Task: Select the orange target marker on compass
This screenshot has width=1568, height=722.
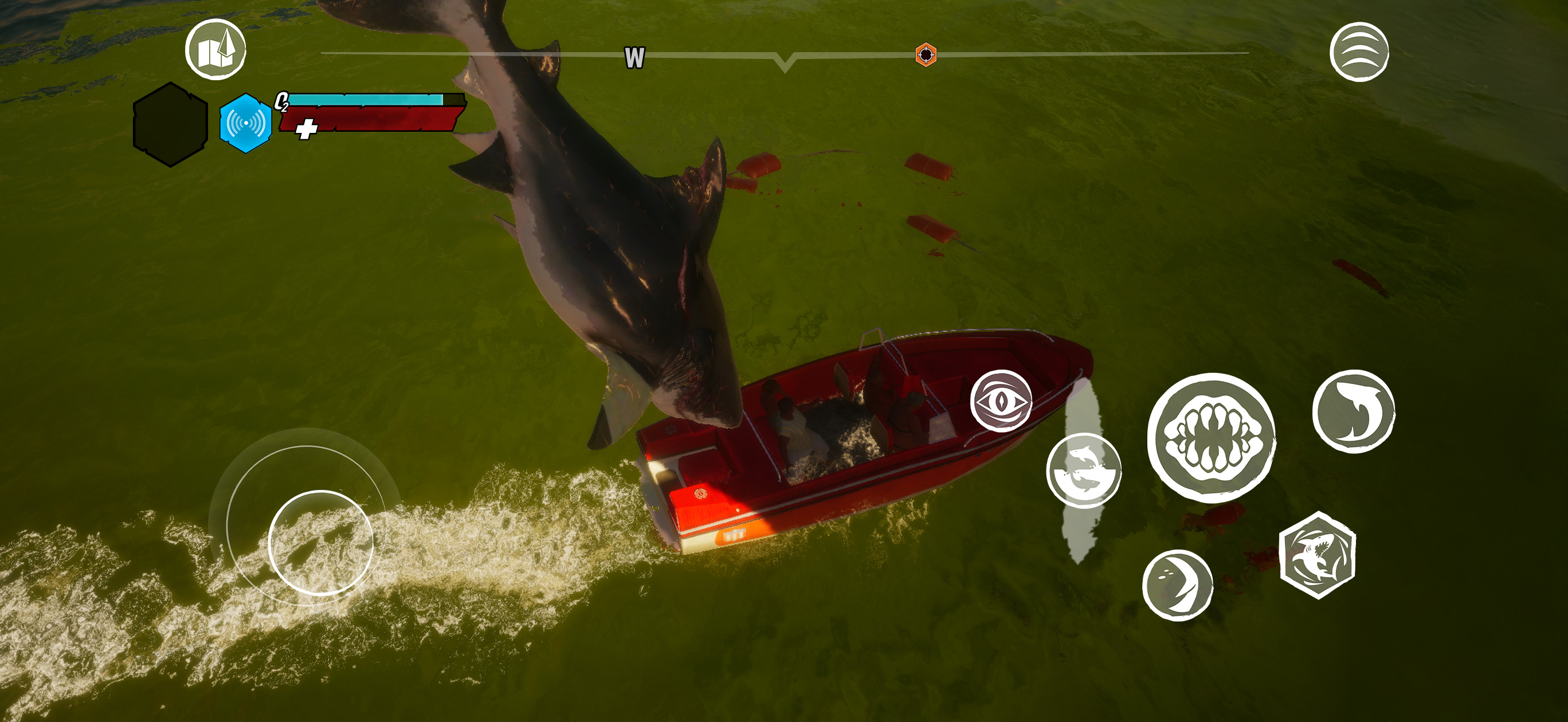Action: coord(926,55)
